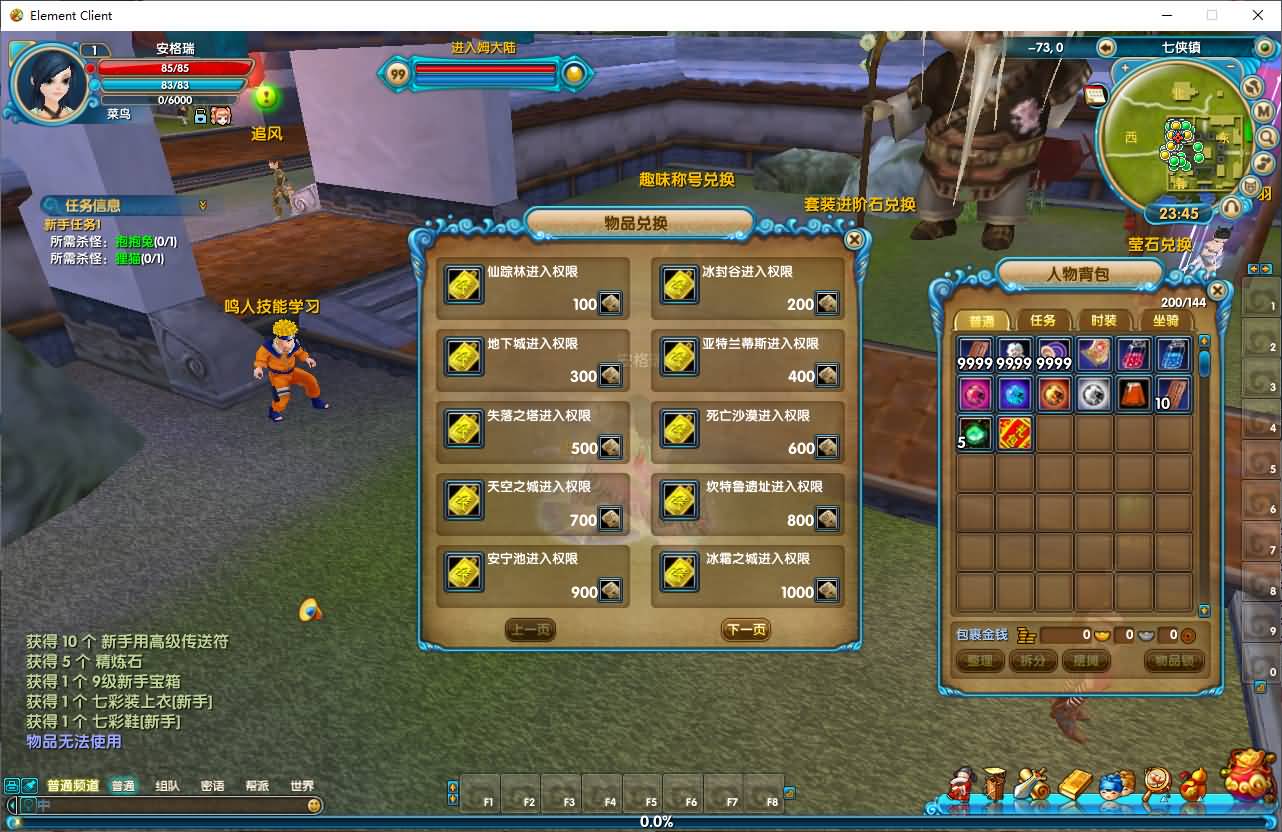Close the Element Client window
Viewport: 1282px width, 832px height.
tap(1258, 15)
